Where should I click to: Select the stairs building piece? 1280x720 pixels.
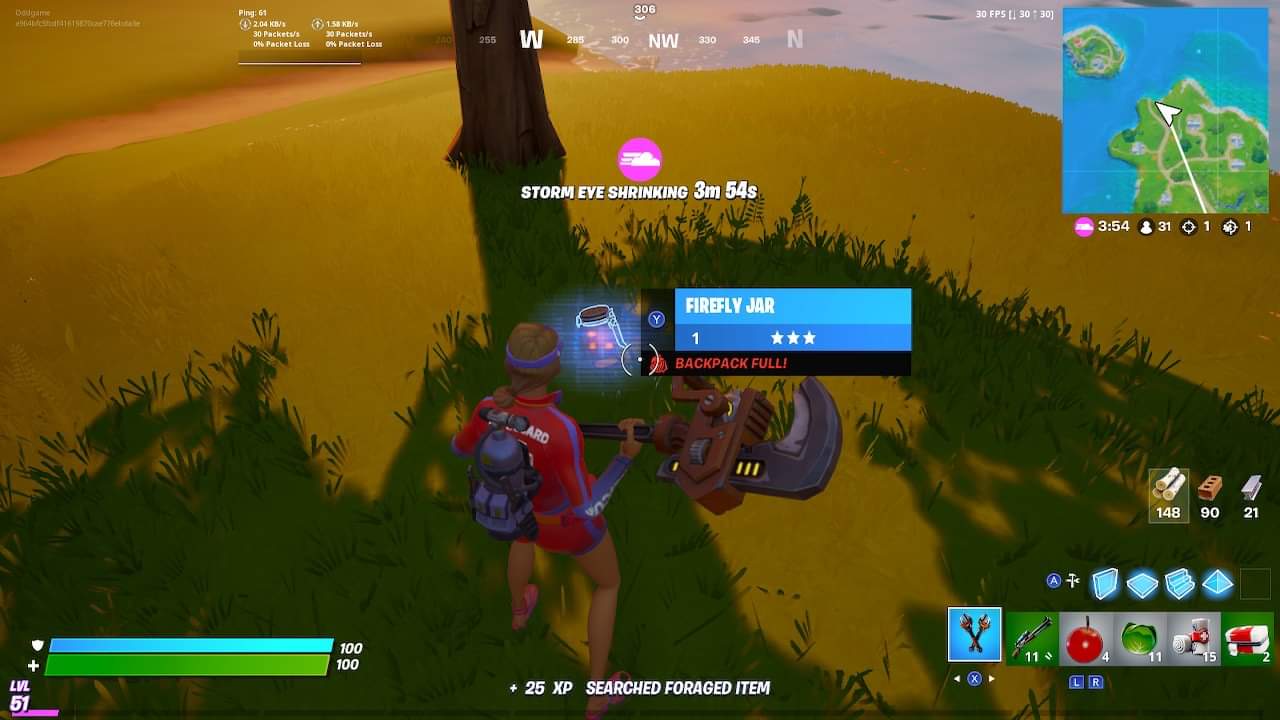(1180, 582)
